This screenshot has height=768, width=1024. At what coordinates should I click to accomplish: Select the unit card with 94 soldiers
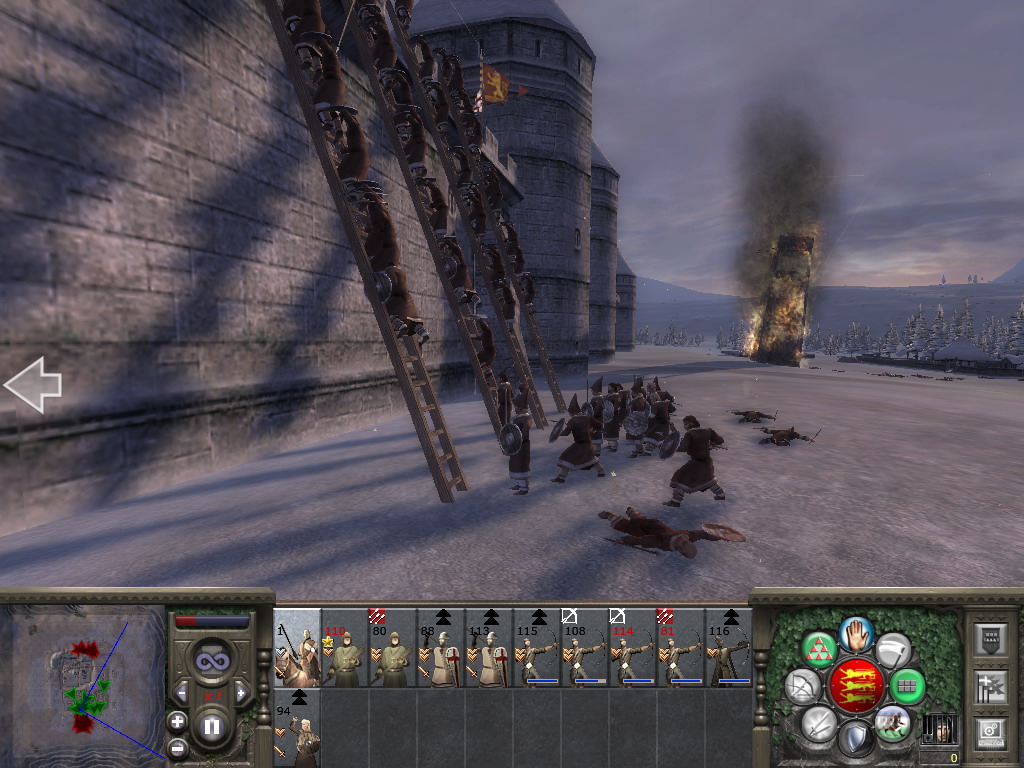297,727
